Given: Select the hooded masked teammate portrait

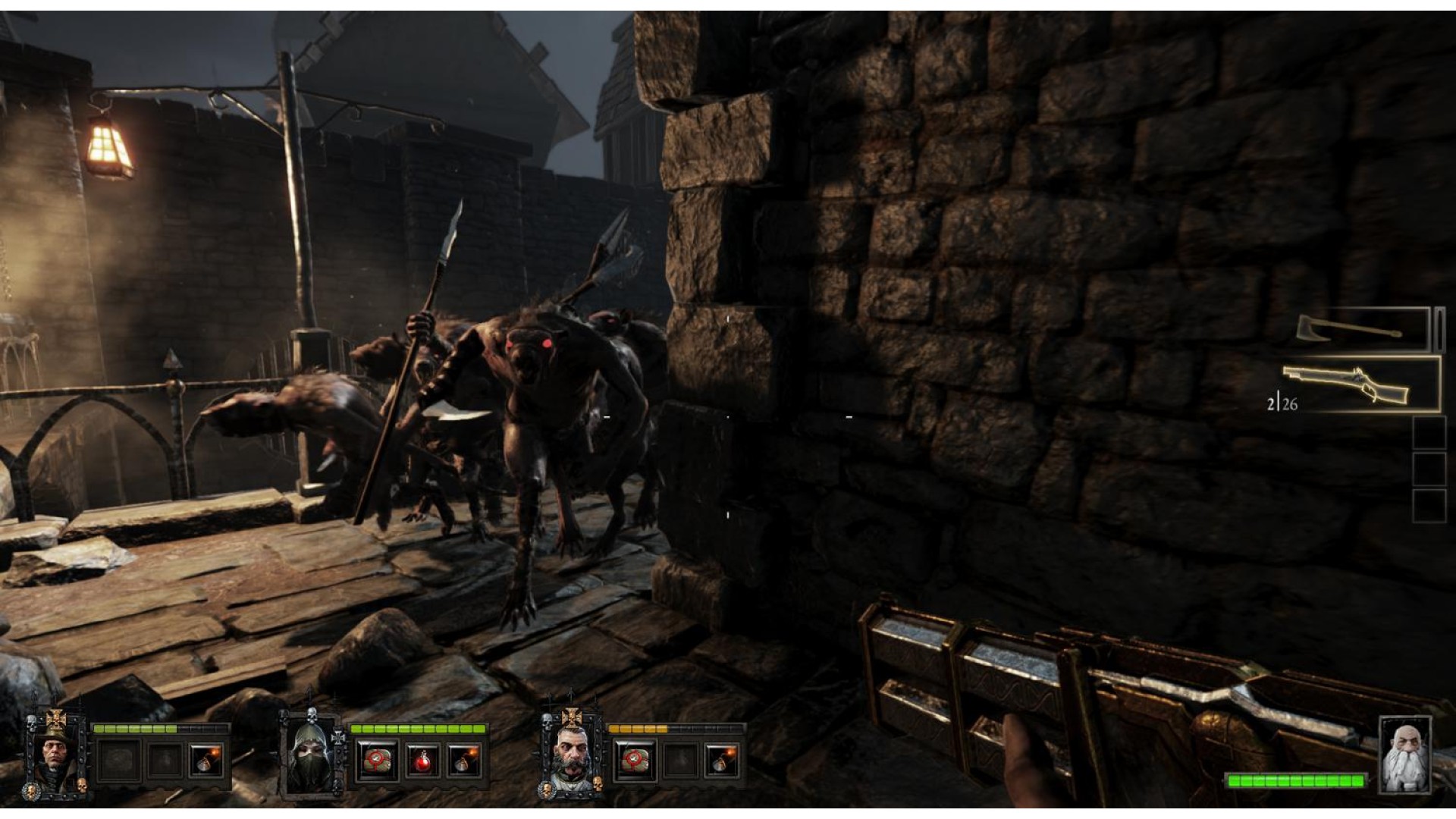Looking at the screenshot, I should (313, 755).
